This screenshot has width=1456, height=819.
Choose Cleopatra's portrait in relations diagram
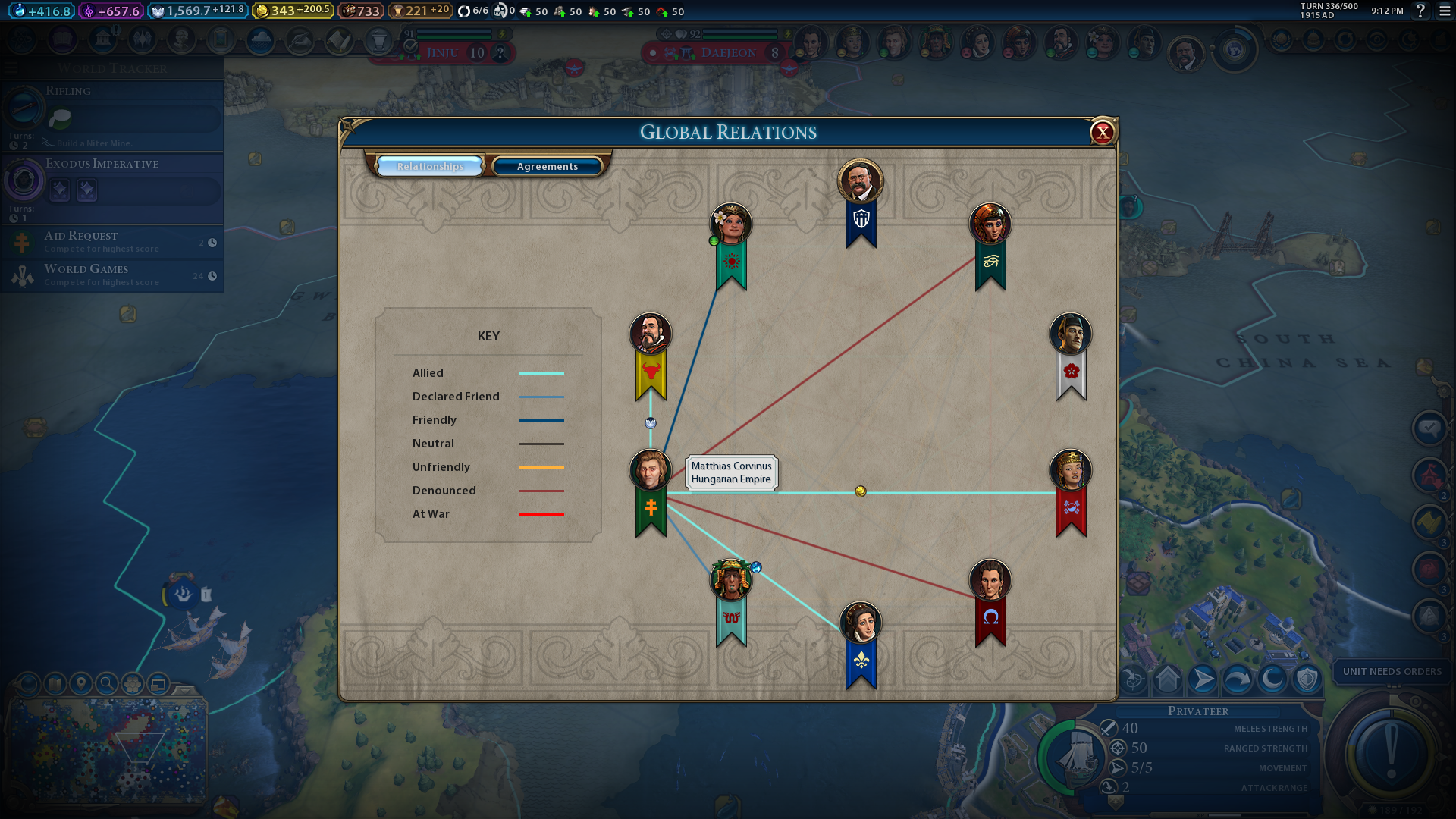pyautogui.click(x=990, y=224)
